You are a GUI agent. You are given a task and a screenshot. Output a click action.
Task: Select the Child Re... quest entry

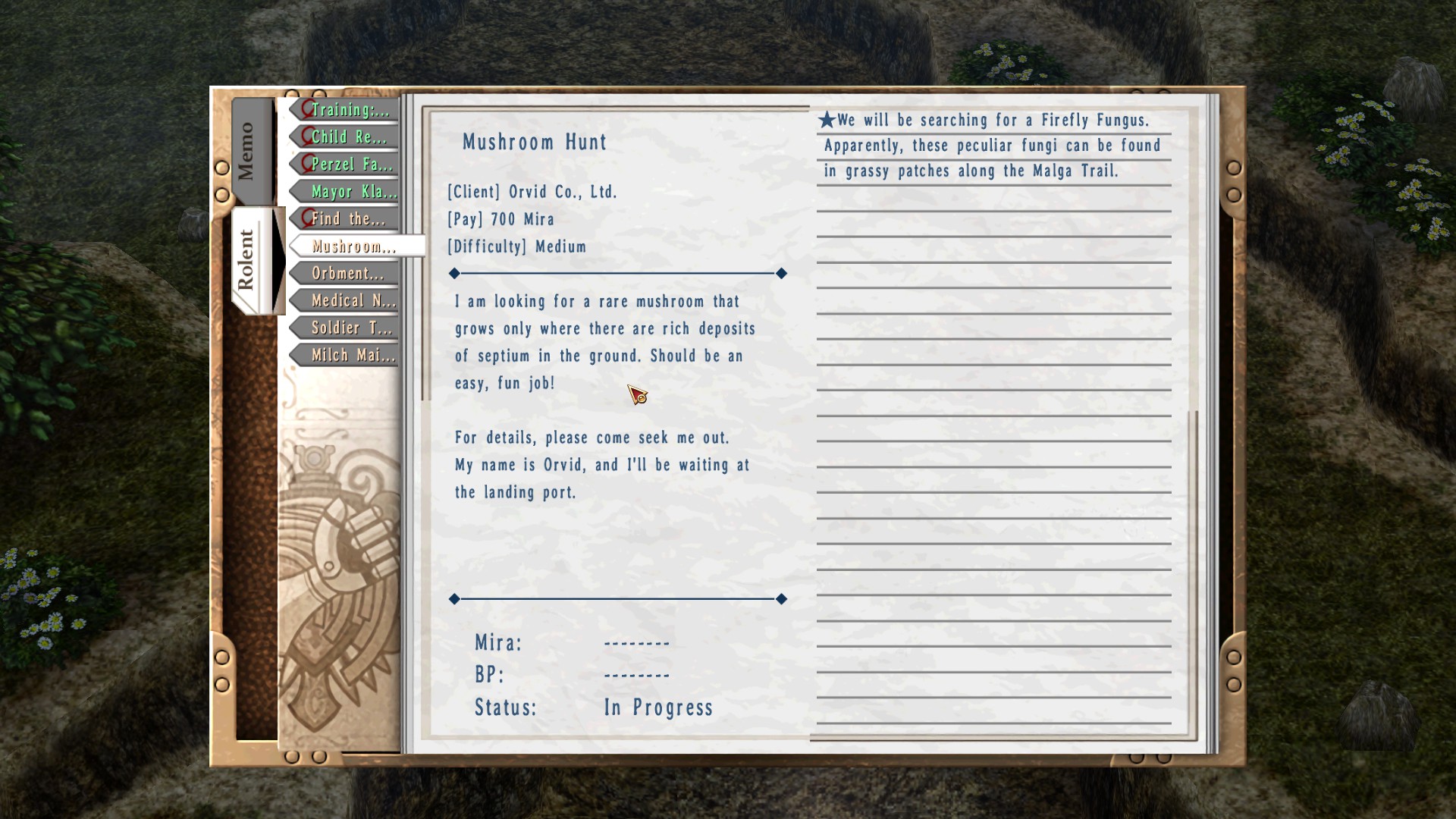[x=349, y=137]
